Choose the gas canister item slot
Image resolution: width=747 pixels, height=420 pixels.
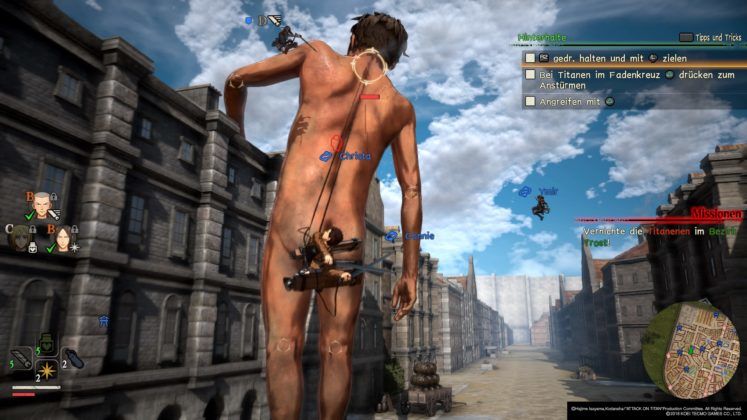pyautogui.click(x=71, y=358)
